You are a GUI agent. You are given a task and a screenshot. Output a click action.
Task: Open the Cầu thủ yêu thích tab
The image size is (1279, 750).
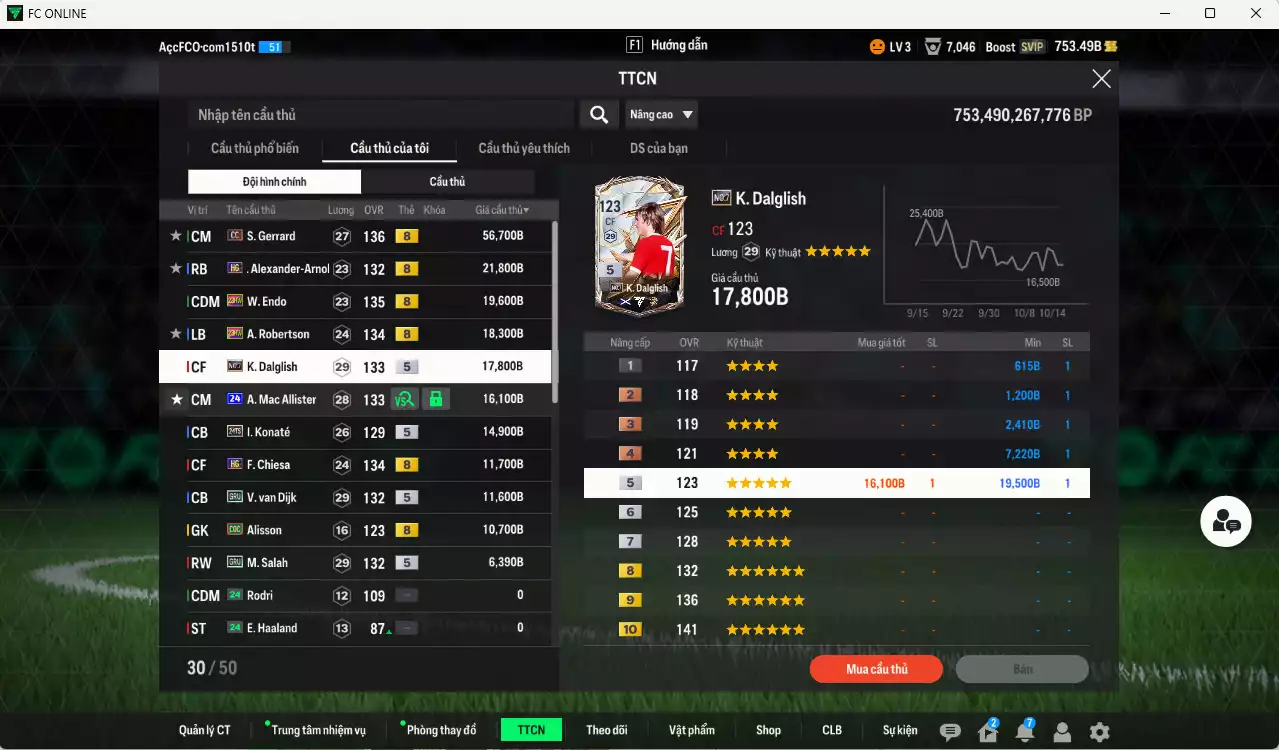click(x=524, y=148)
